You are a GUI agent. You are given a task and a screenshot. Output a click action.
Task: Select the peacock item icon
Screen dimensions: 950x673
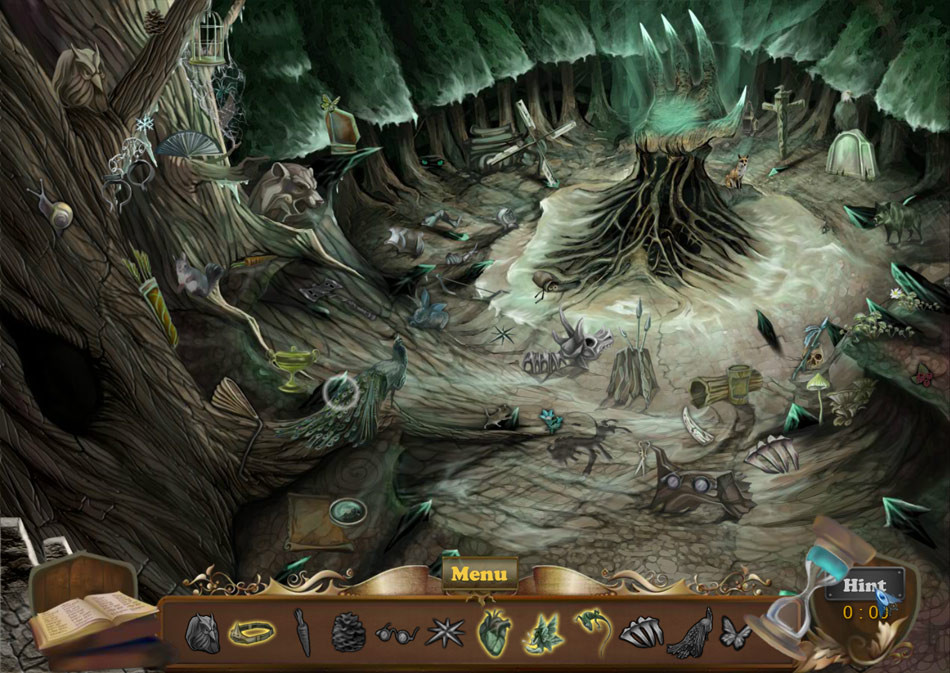click(x=691, y=632)
